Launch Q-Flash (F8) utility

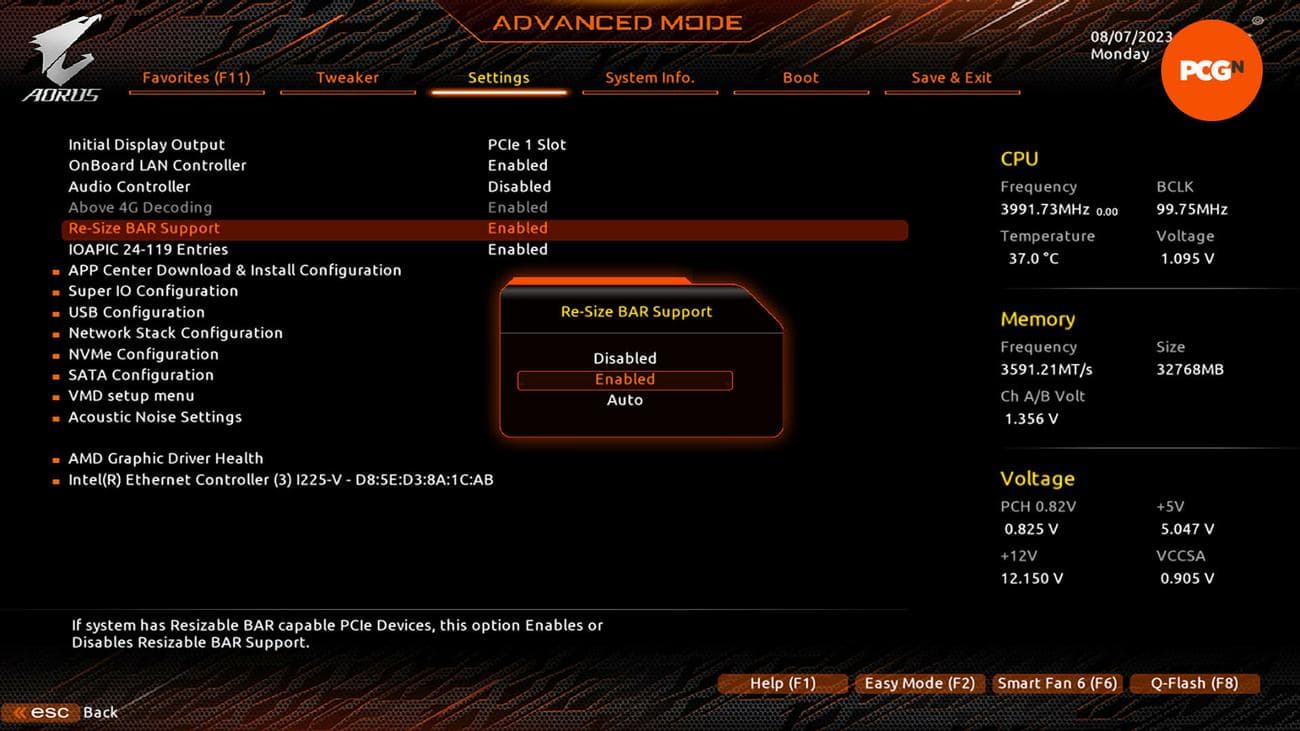click(x=1193, y=684)
